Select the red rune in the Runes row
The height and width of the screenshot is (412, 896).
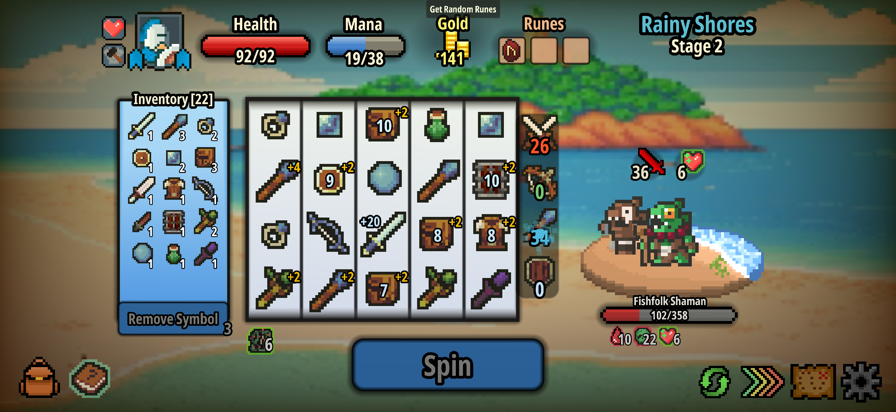(512, 50)
